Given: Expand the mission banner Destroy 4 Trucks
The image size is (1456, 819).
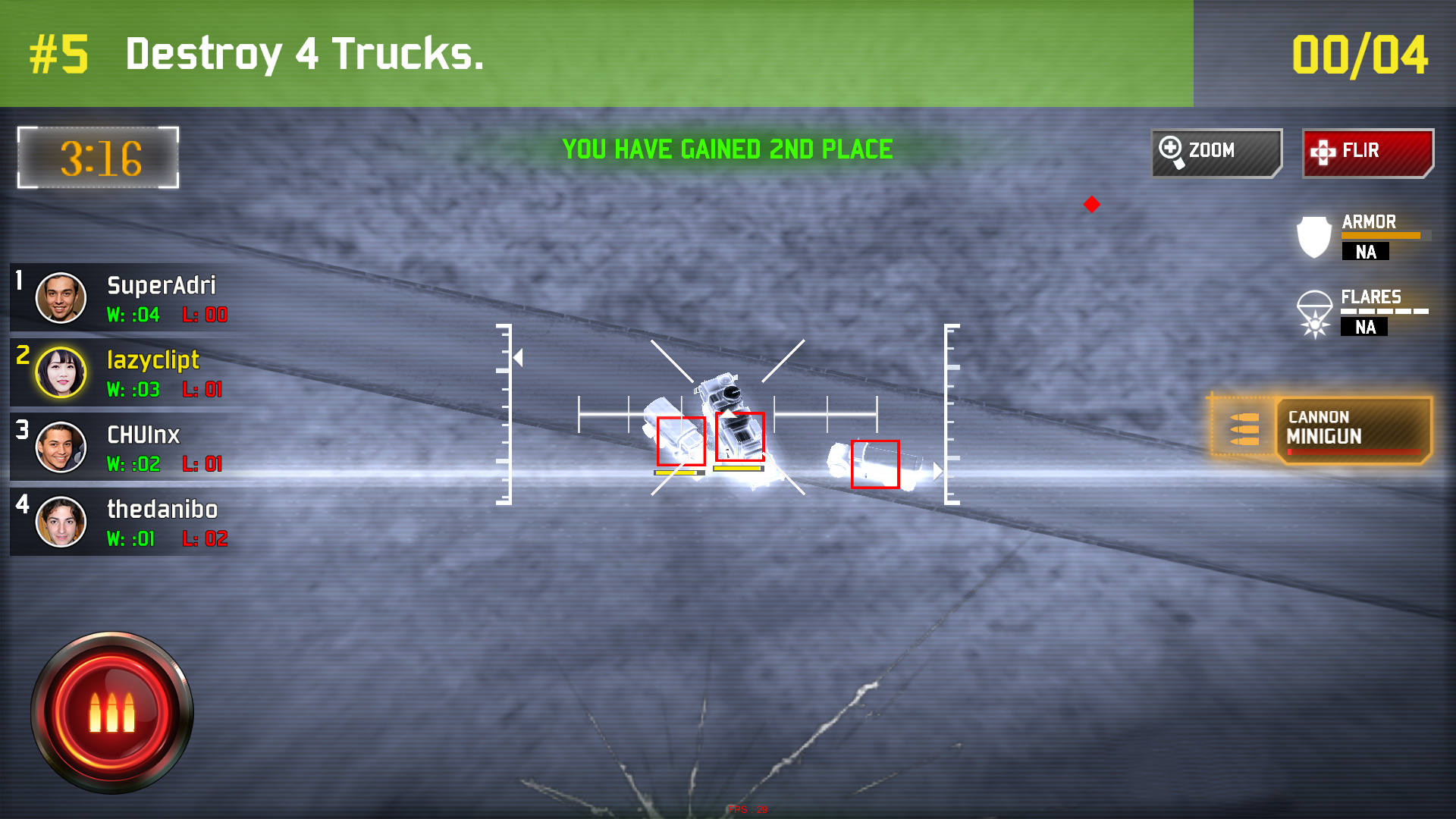Looking at the screenshot, I should click(x=303, y=53).
